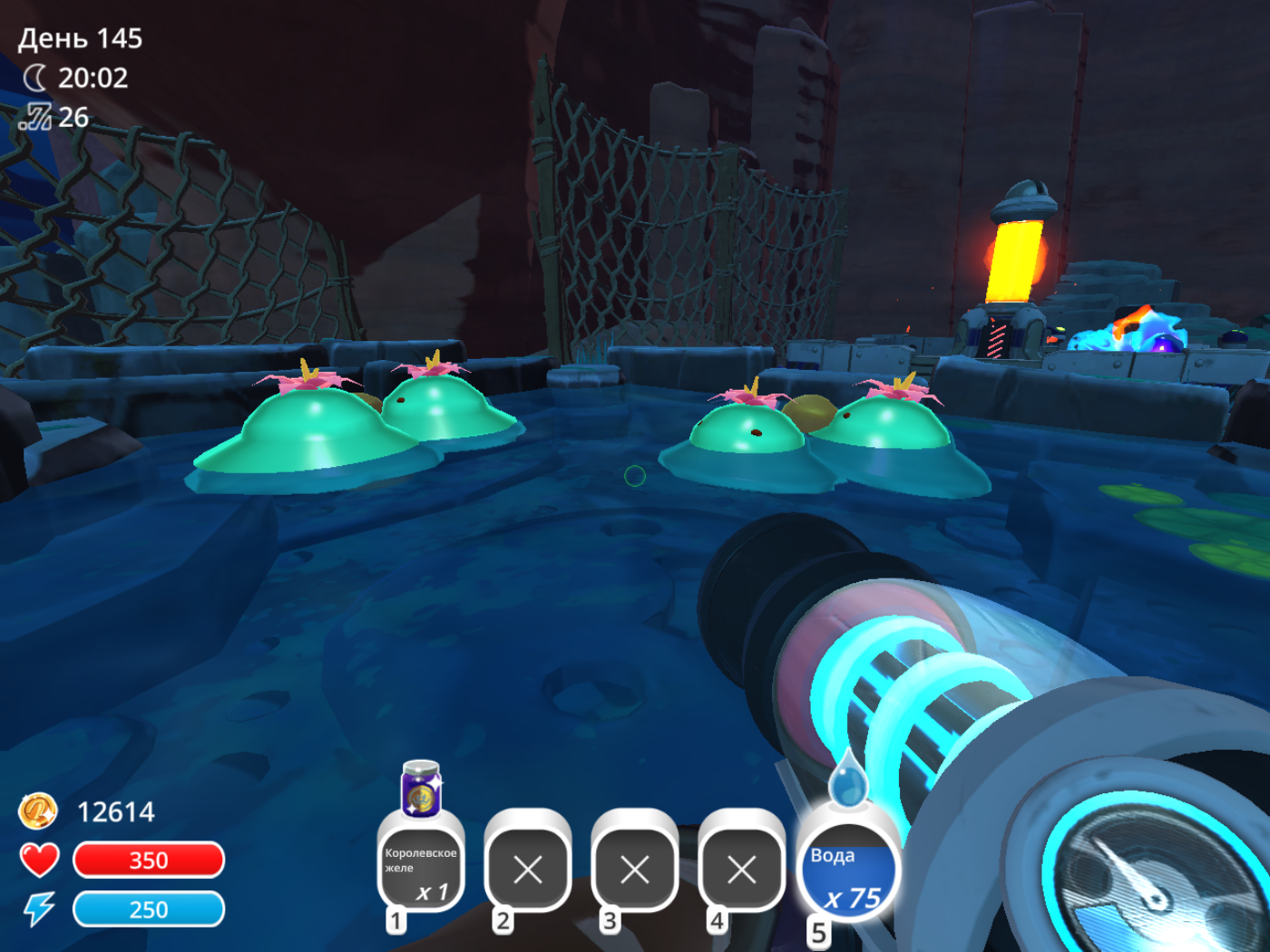
Task: Choose the Вода water tank slot
Action: pyautogui.click(x=848, y=873)
